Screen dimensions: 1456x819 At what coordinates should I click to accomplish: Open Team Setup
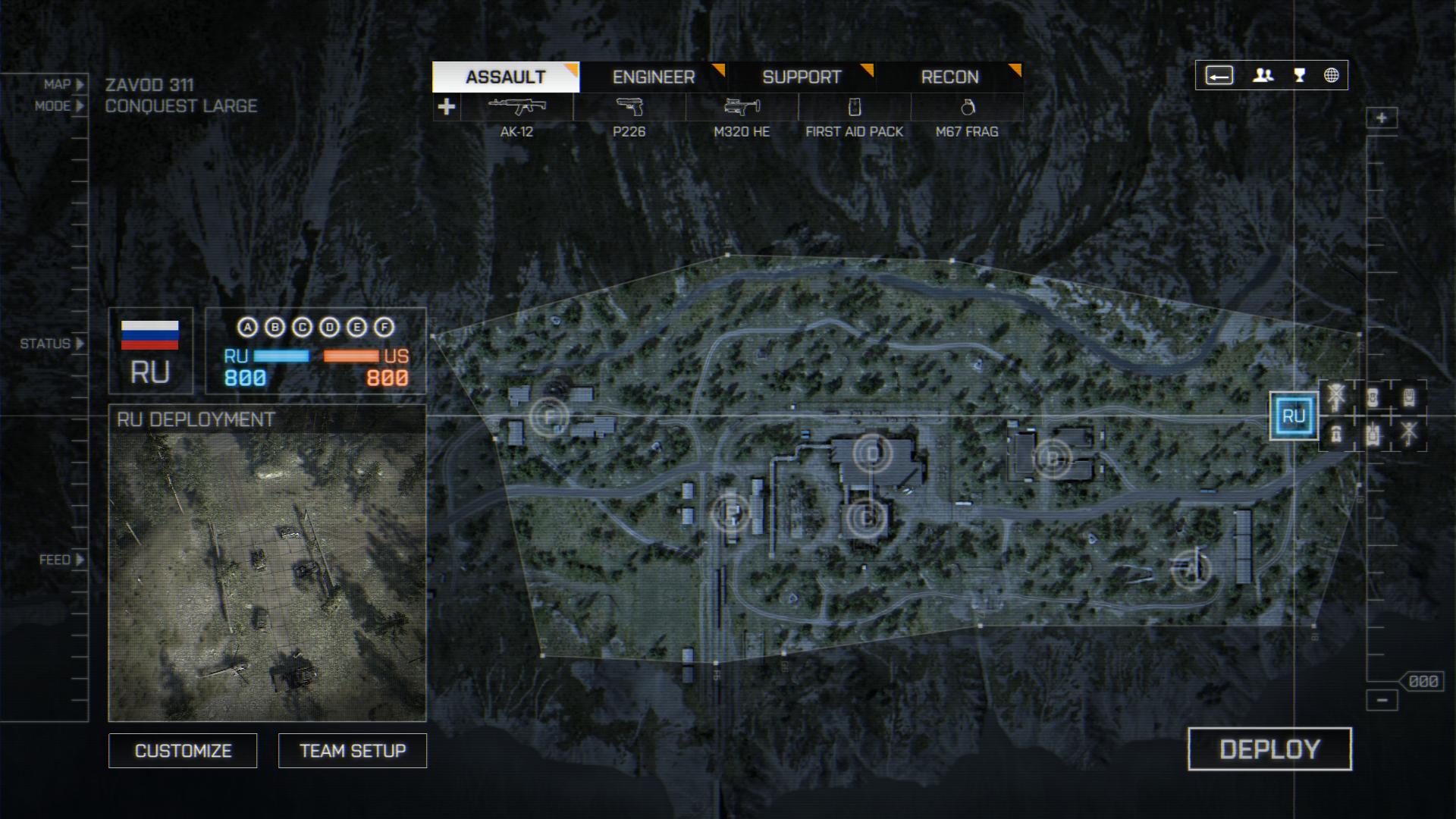pyautogui.click(x=353, y=751)
